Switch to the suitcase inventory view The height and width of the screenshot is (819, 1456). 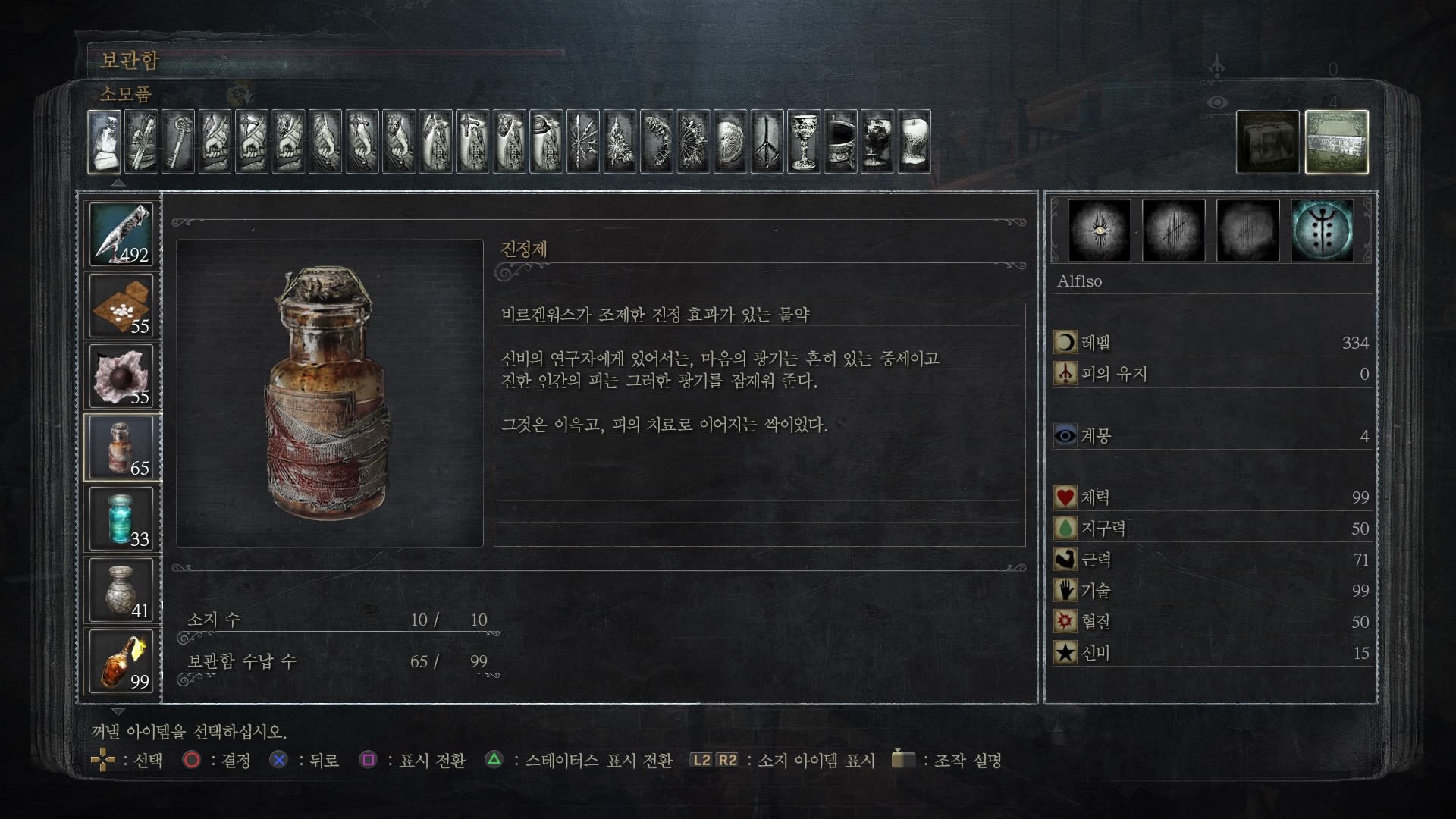coord(1267,142)
